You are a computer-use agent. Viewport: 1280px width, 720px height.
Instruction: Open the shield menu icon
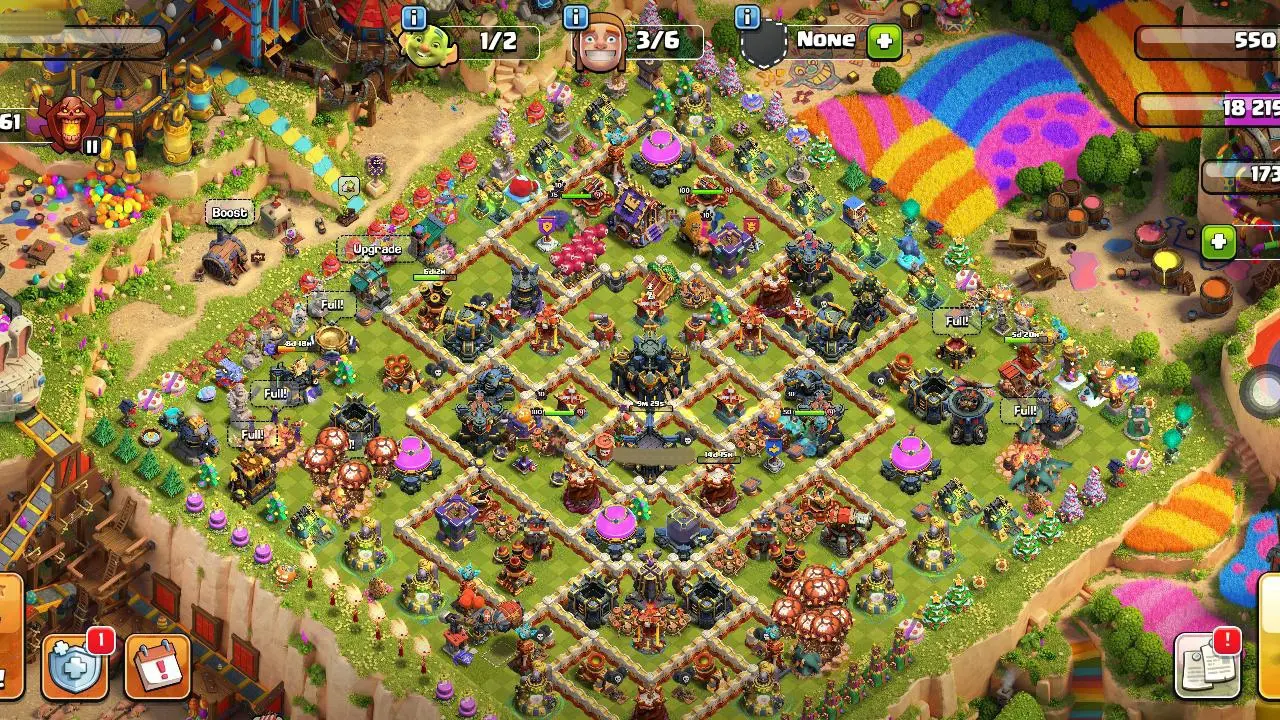click(75, 664)
